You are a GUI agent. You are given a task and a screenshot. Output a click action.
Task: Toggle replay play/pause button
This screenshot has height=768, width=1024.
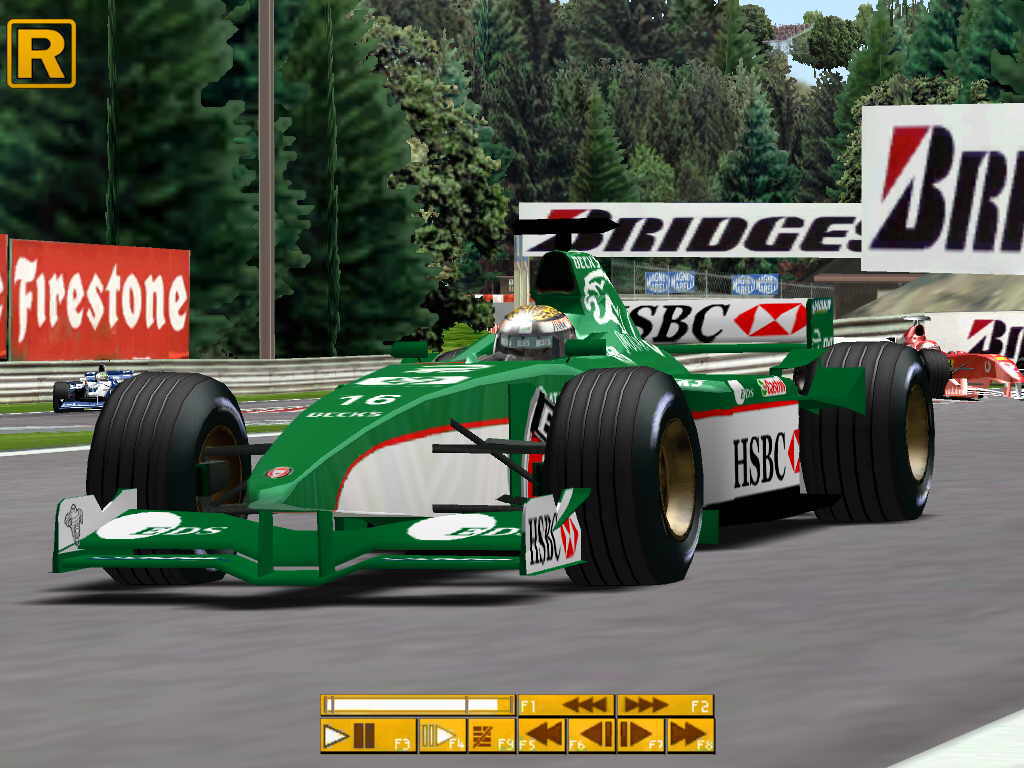[367, 736]
